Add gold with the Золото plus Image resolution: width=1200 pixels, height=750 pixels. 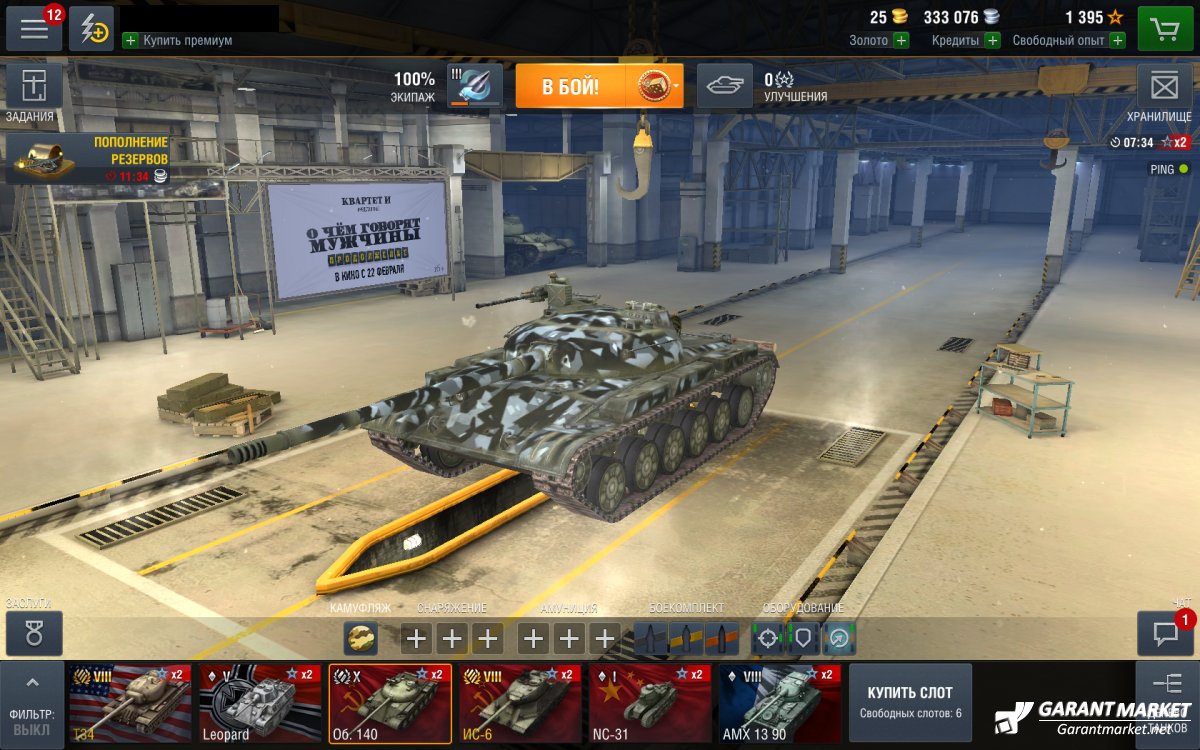[901, 40]
